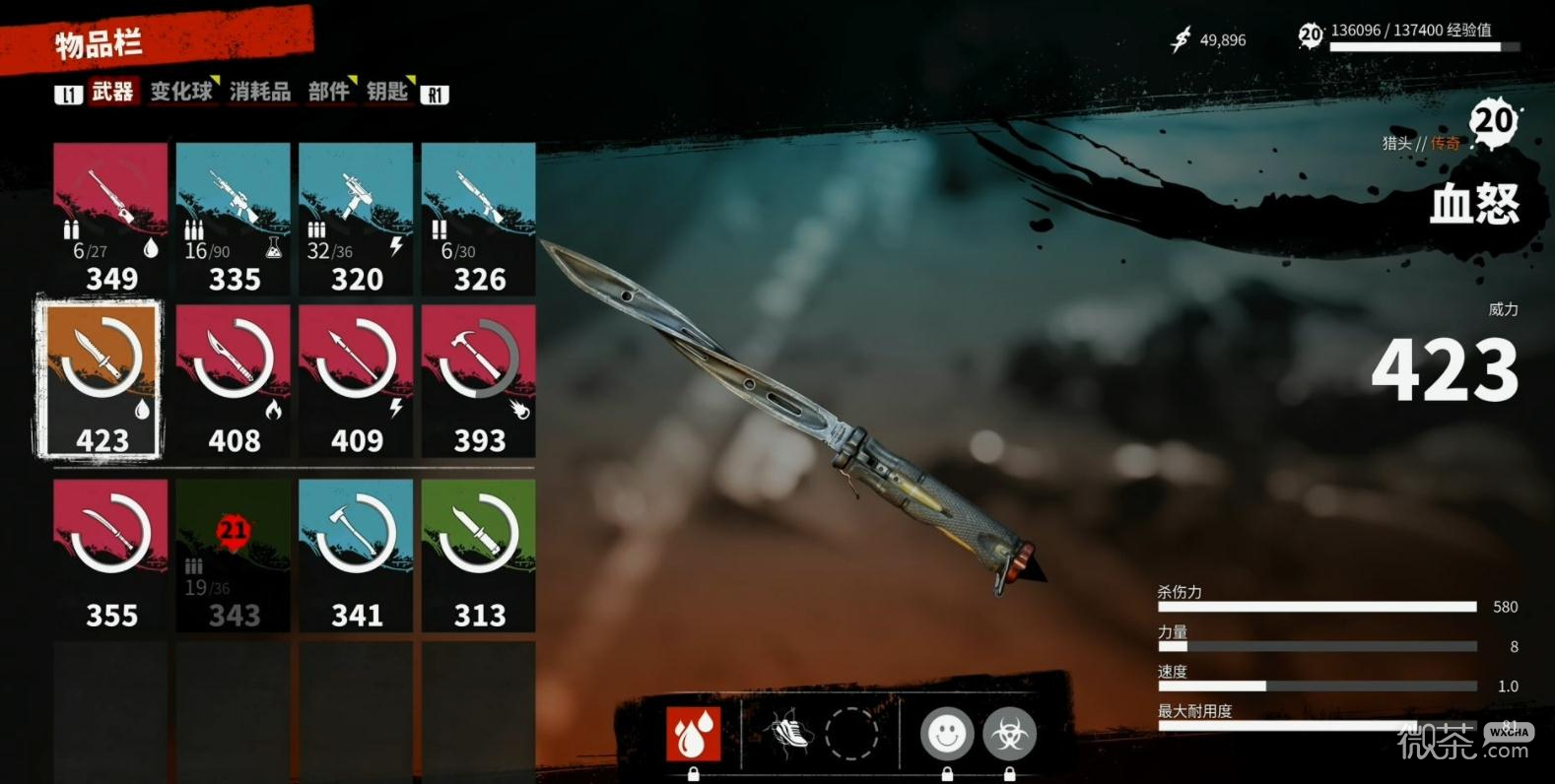The image size is (1555, 784).
Task: Select the red blood drops perk icon
Action: [x=693, y=734]
